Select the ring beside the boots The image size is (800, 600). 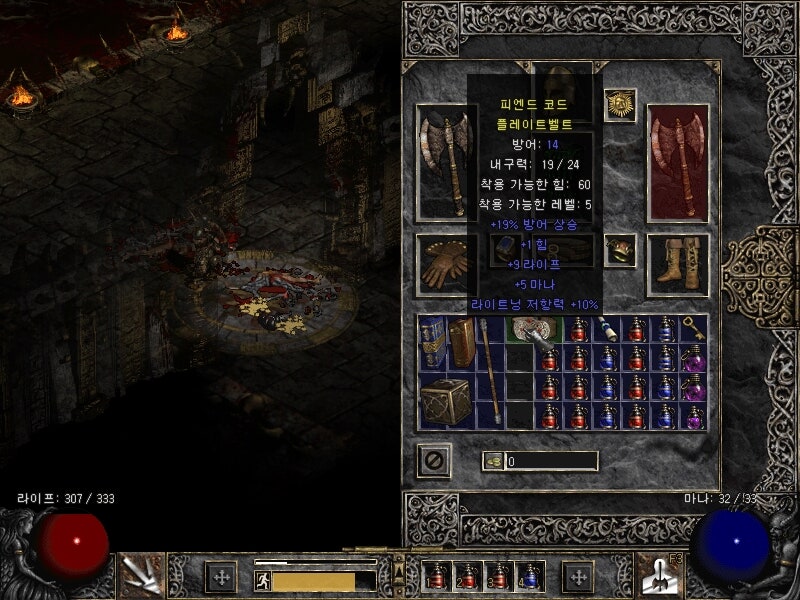click(x=620, y=250)
